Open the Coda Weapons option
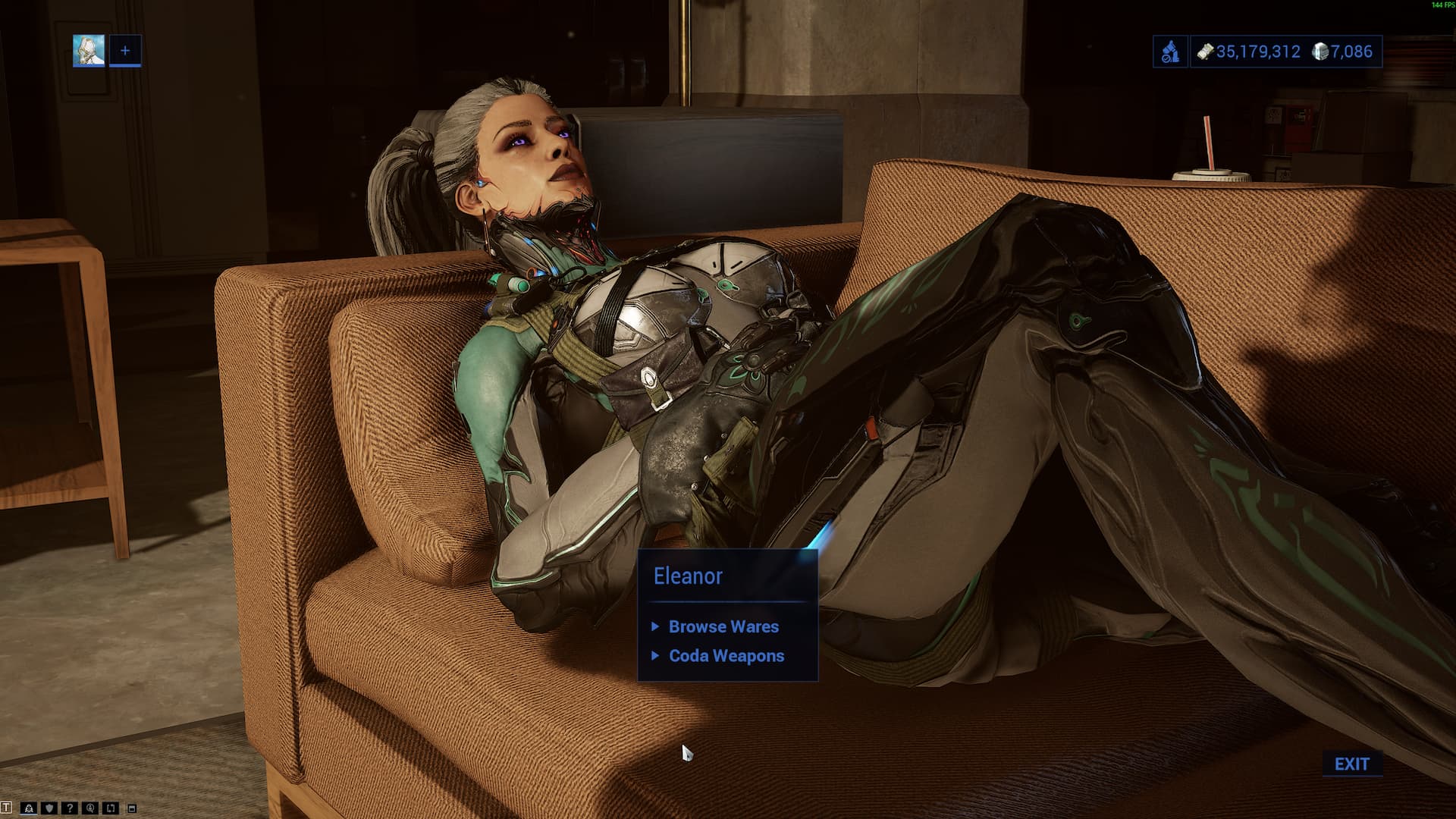The image size is (1456, 819). click(x=726, y=656)
